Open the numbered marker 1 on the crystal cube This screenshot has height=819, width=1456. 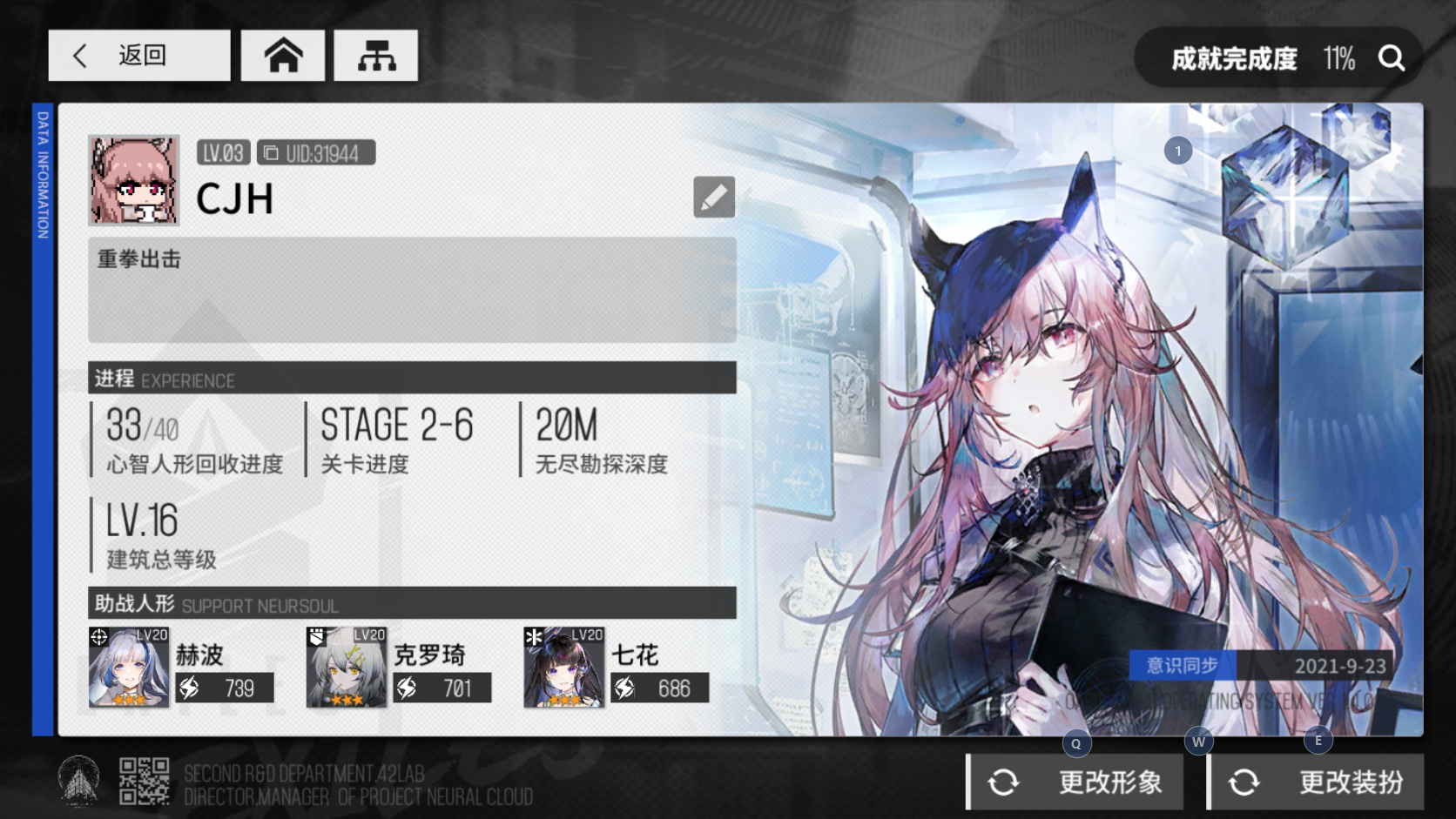tap(1180, 150)
